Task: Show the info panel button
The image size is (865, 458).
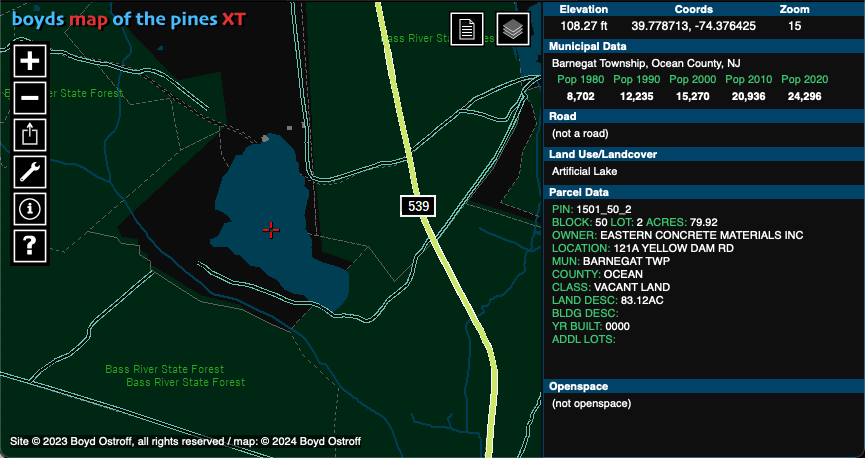Action: (x=30, y=208)
